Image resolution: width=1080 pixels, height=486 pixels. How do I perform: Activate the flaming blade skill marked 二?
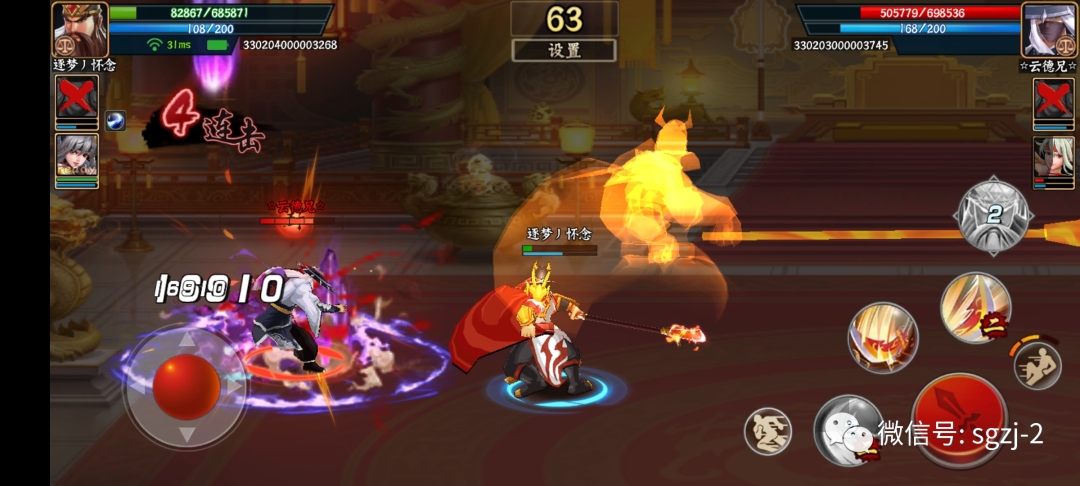pyautogui.click(x=975, y=308)
